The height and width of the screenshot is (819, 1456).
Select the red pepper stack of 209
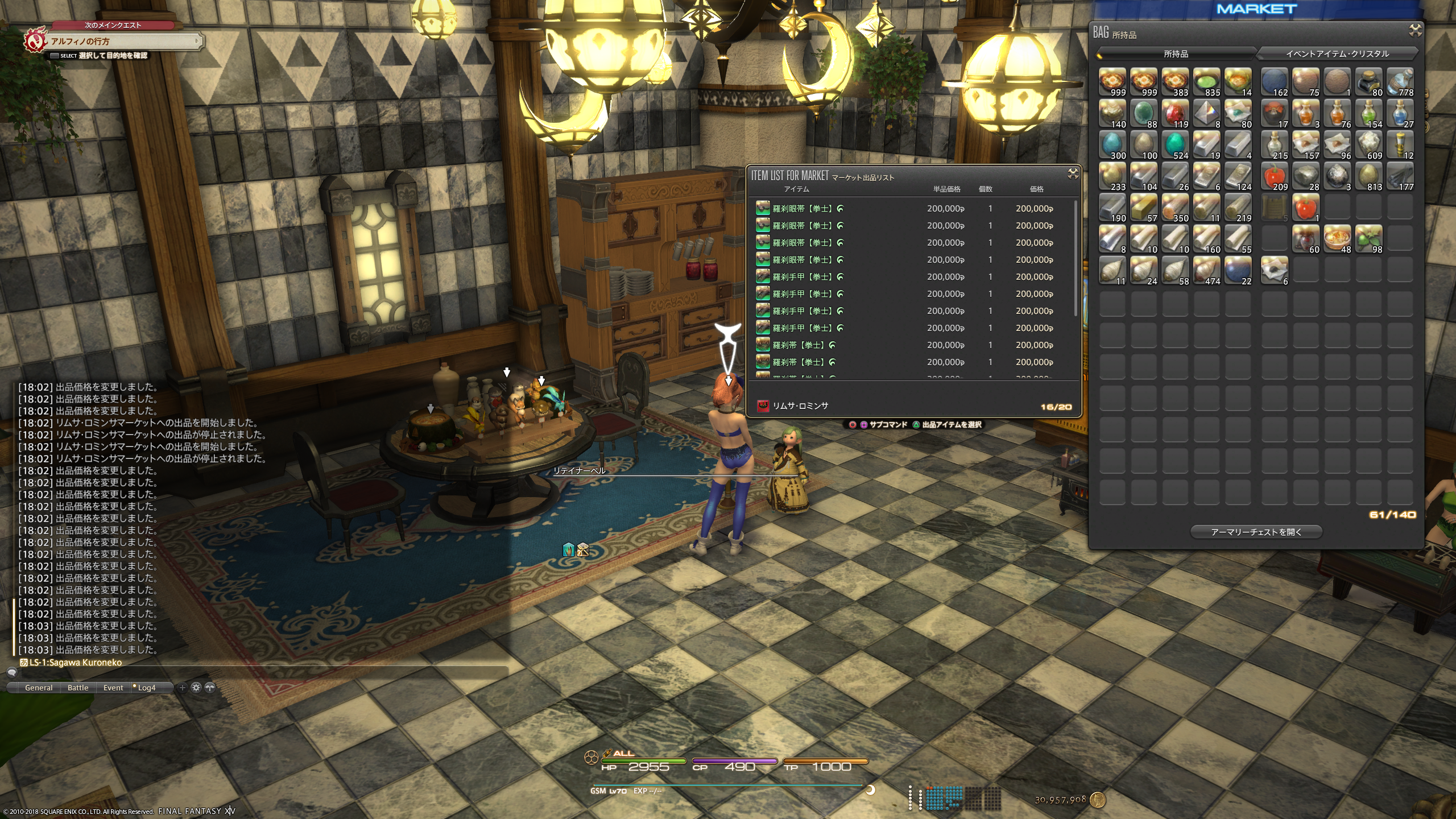pos(1274,177)
